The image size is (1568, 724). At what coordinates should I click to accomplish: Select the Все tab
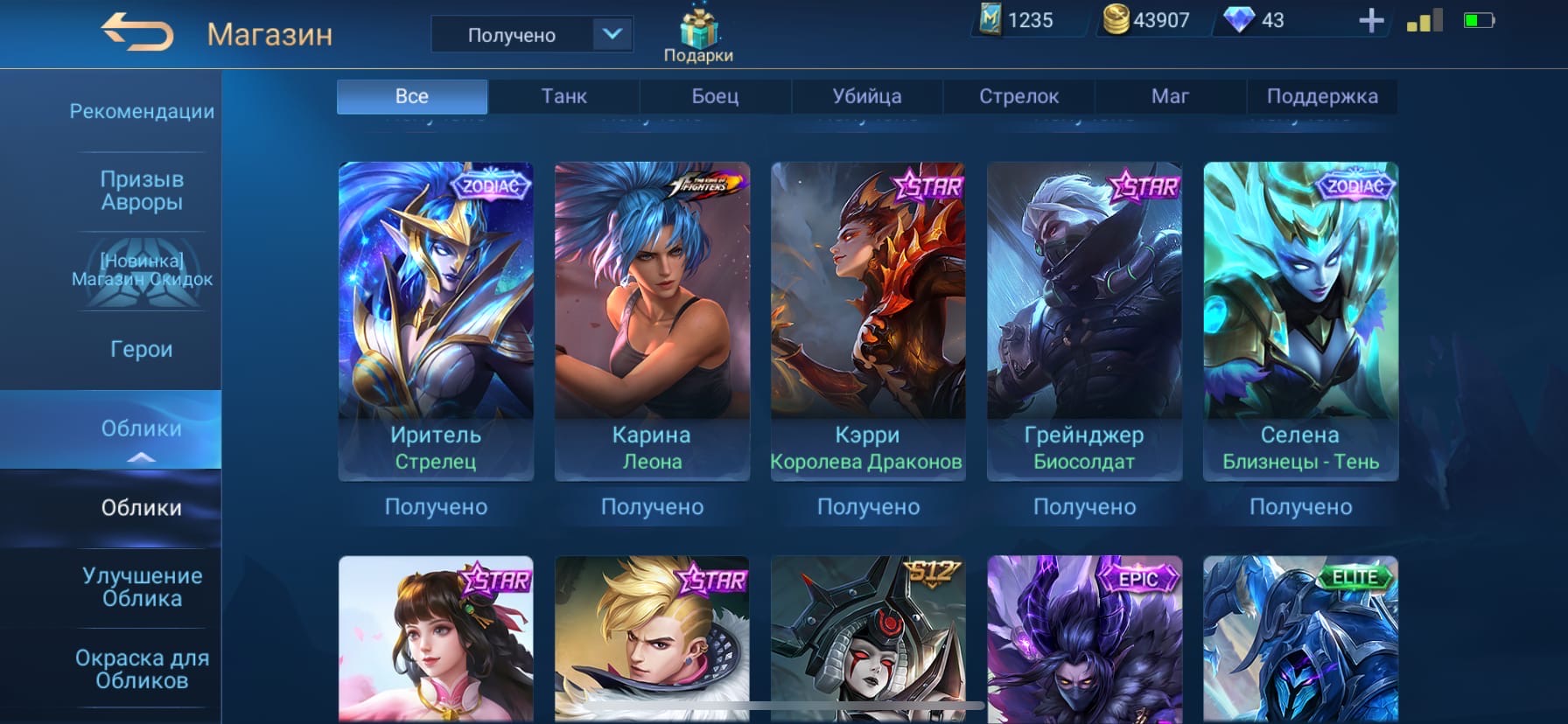[x=412, y=96]
